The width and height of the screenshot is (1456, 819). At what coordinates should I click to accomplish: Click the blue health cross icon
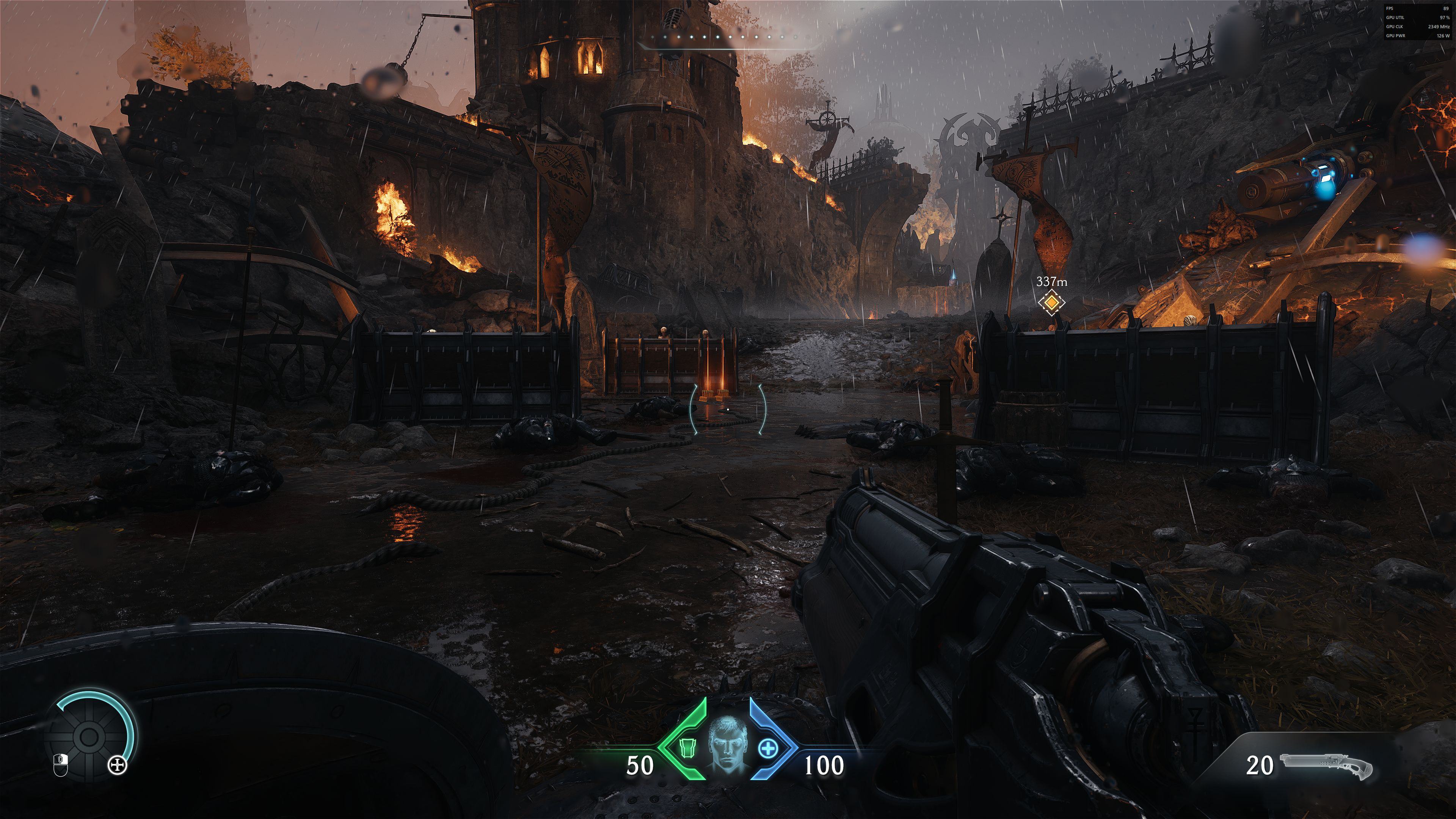pos(767,748)
